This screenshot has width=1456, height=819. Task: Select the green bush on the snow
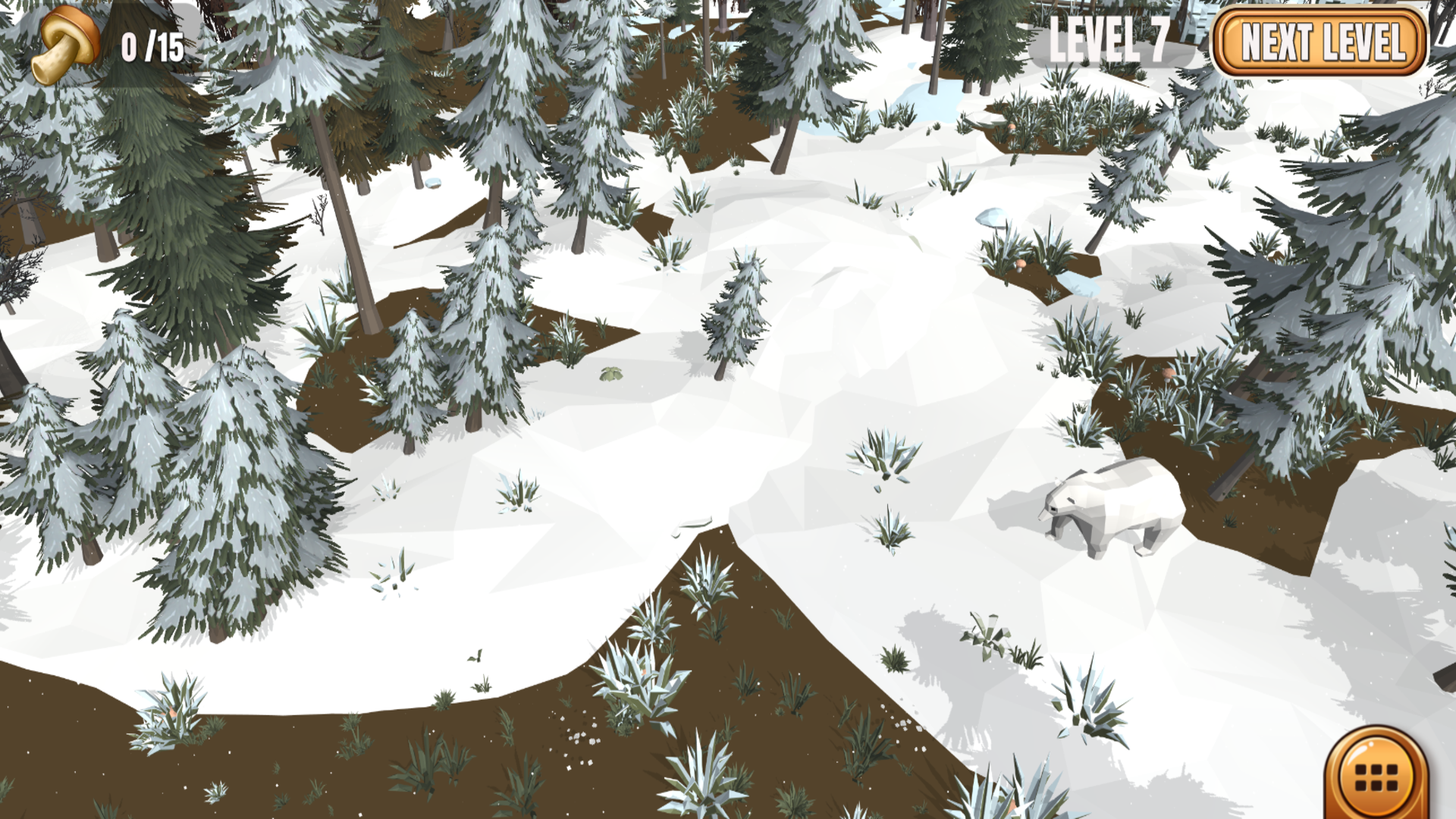coord(610,373)
